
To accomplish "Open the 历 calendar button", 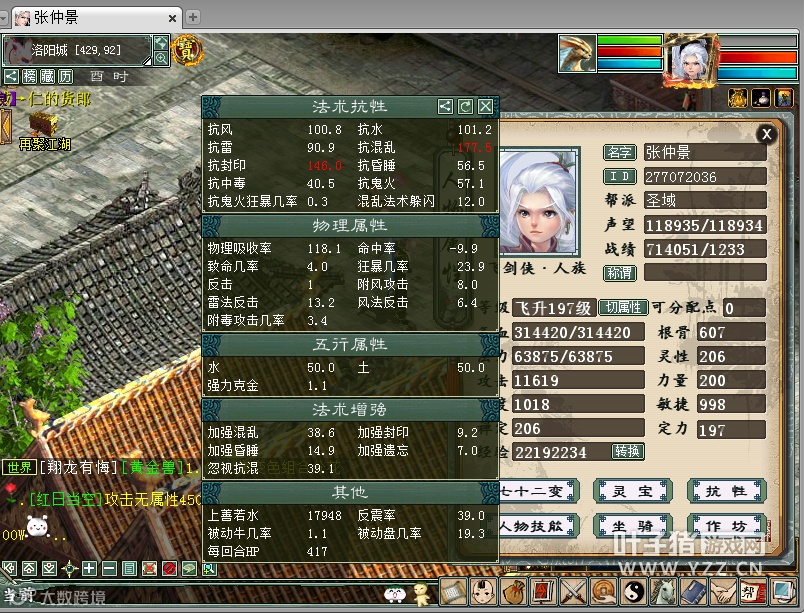I will click(x=65, y=76).
